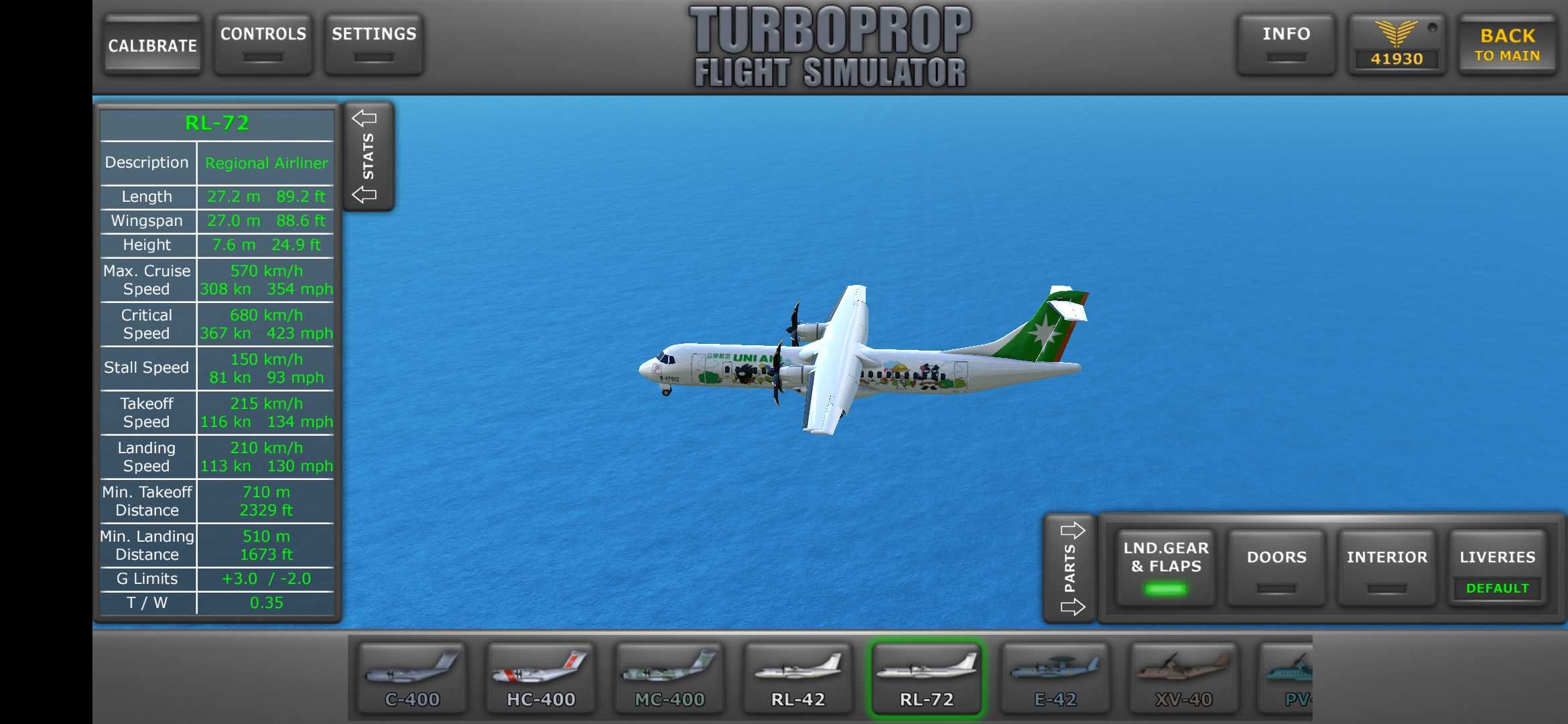Open the Controls menu
The height and width of the screenshot is (724, 1568).
tap(263, 44)
